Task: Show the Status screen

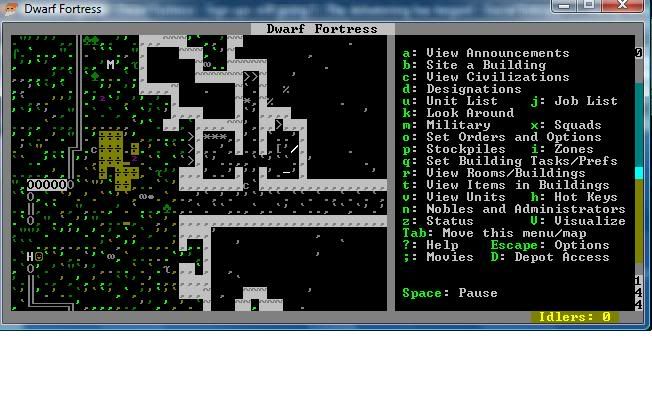Action: pos(450,221)
